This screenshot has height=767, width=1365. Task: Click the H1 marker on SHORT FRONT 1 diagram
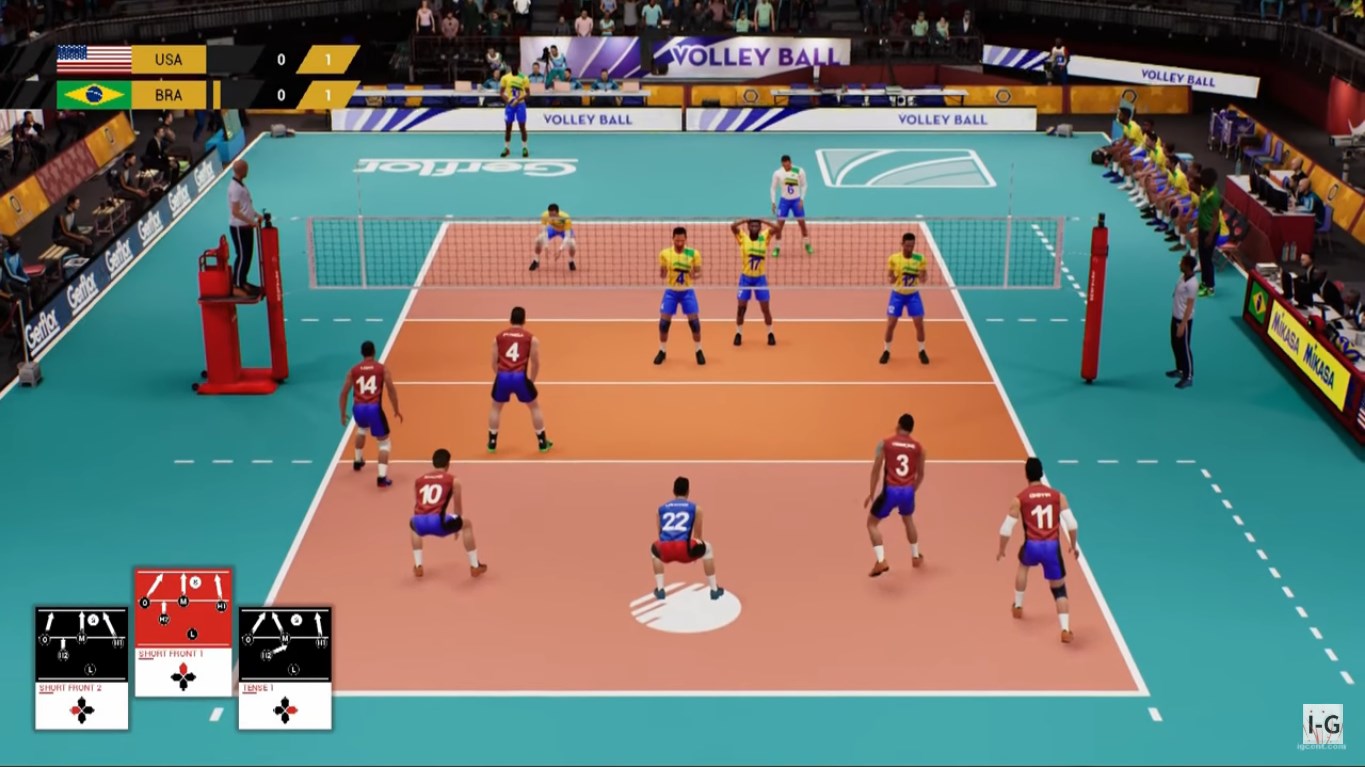coord(221,606)
